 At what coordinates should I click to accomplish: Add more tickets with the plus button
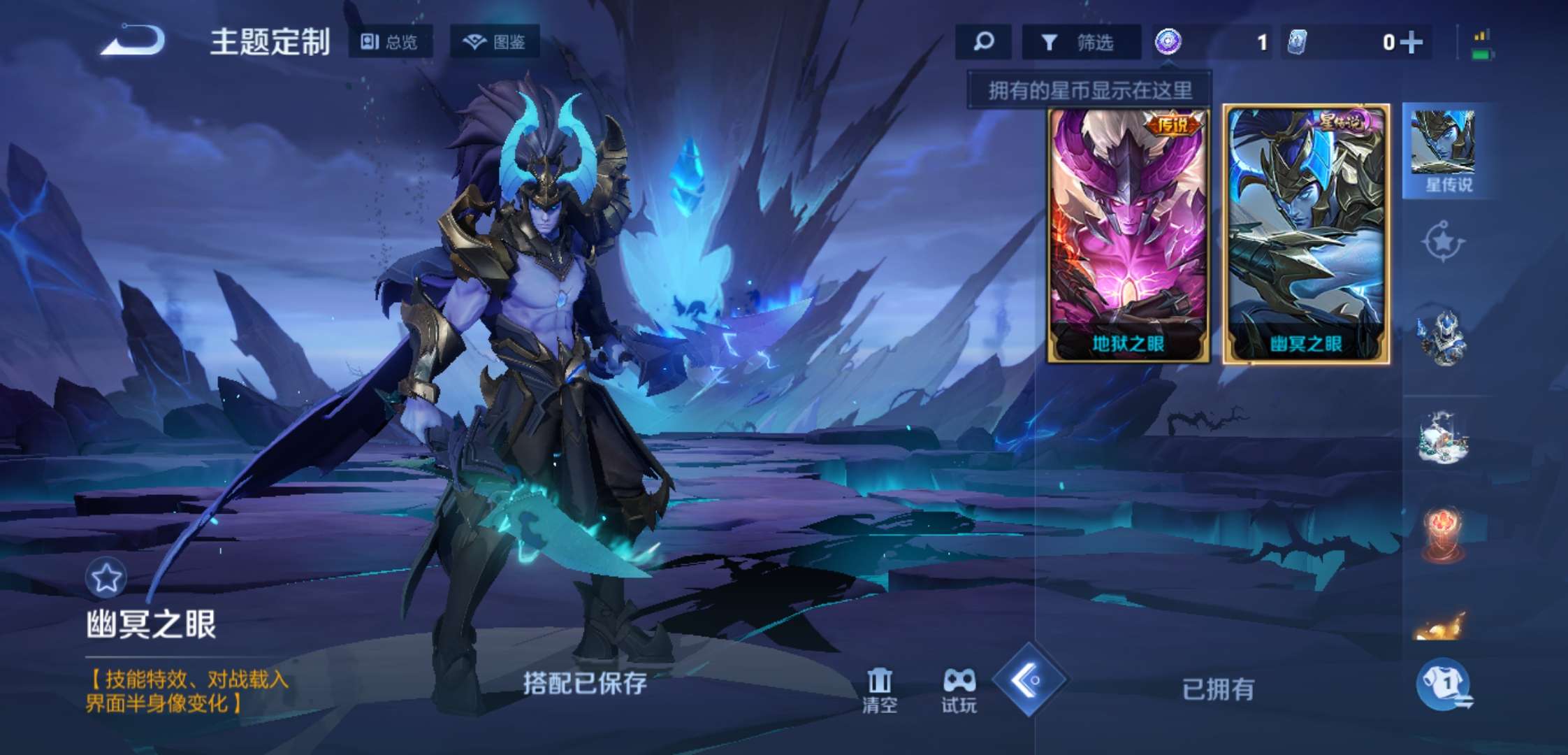[1411, 43]
